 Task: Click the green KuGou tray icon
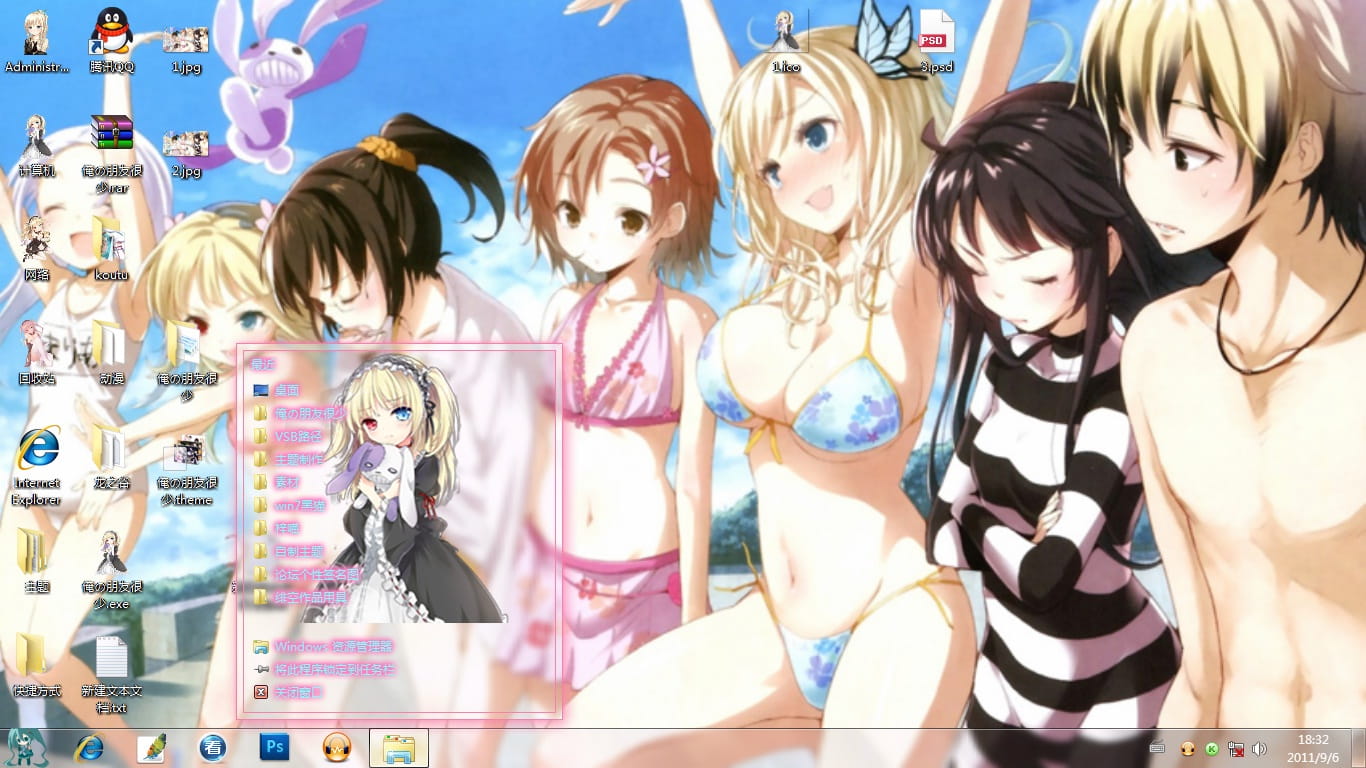click(x=1213, y=748)
